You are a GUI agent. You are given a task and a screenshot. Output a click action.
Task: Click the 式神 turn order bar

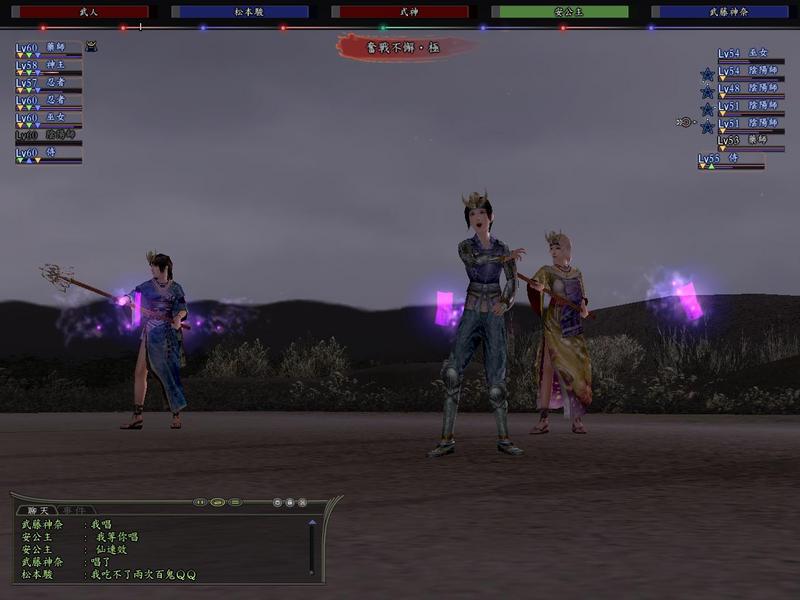click(x=400, y=12)
